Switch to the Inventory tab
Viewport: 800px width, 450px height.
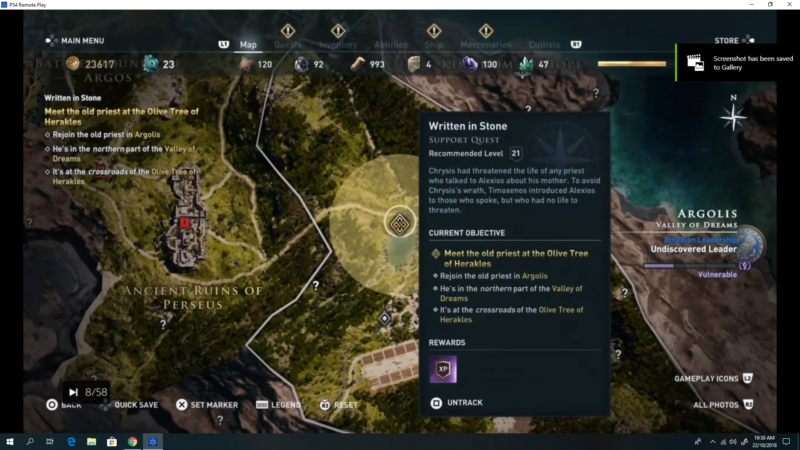click(x=338, y=44)
